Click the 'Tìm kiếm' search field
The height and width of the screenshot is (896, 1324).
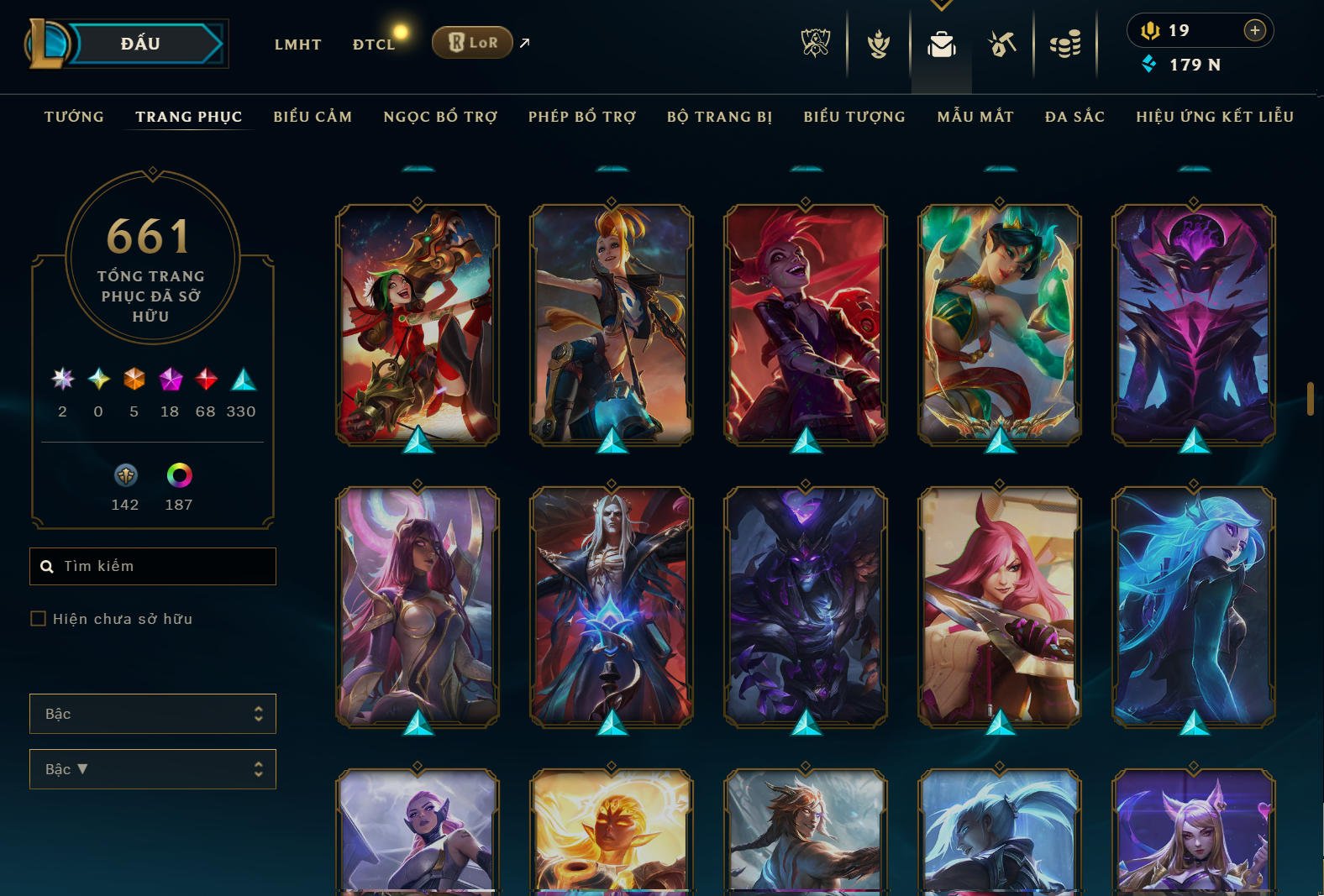pyautogui.click(x=152, y=566)
